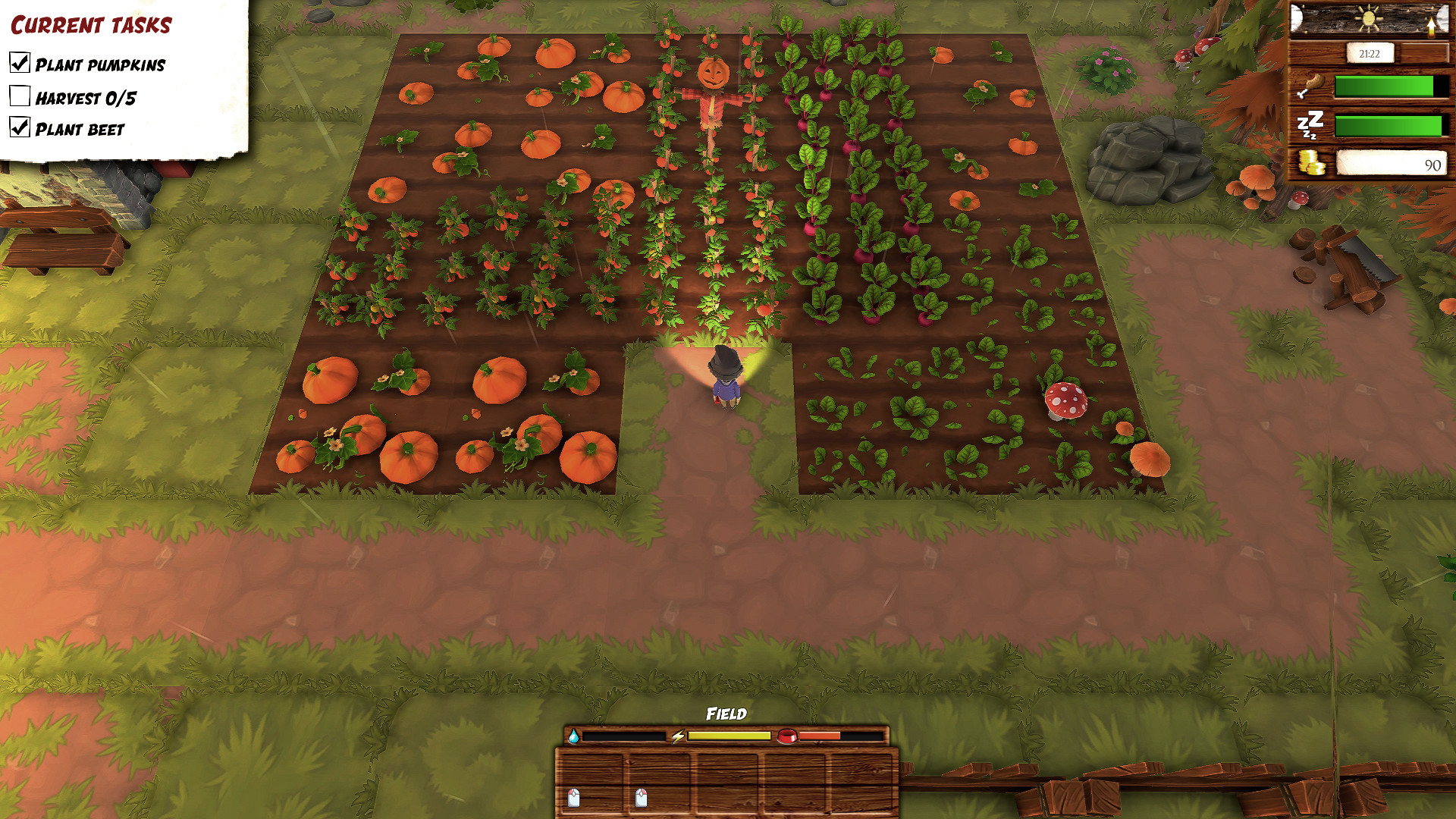Collapse the Current tasks panel
Screen dimensions: 1456x819
(91, 23)
